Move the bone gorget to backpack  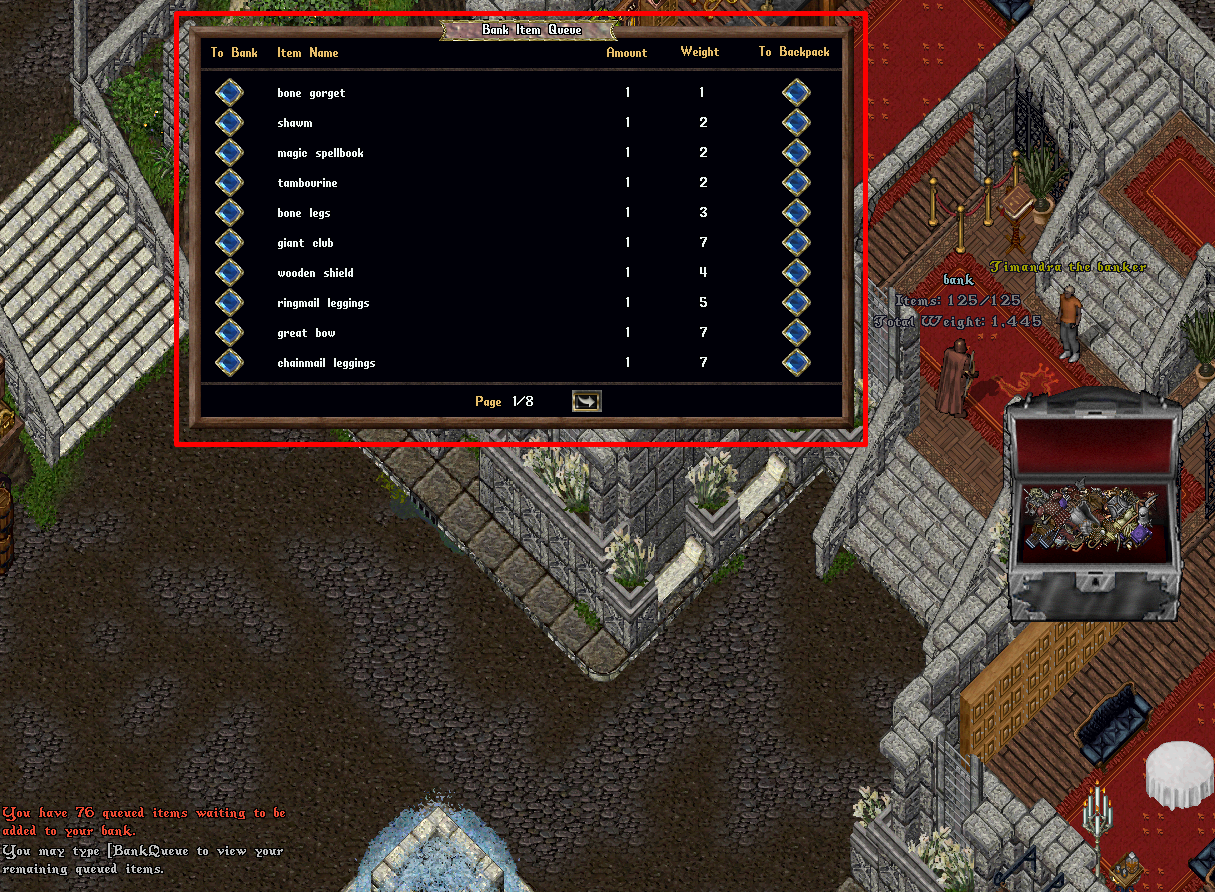[x=796, y=93]
